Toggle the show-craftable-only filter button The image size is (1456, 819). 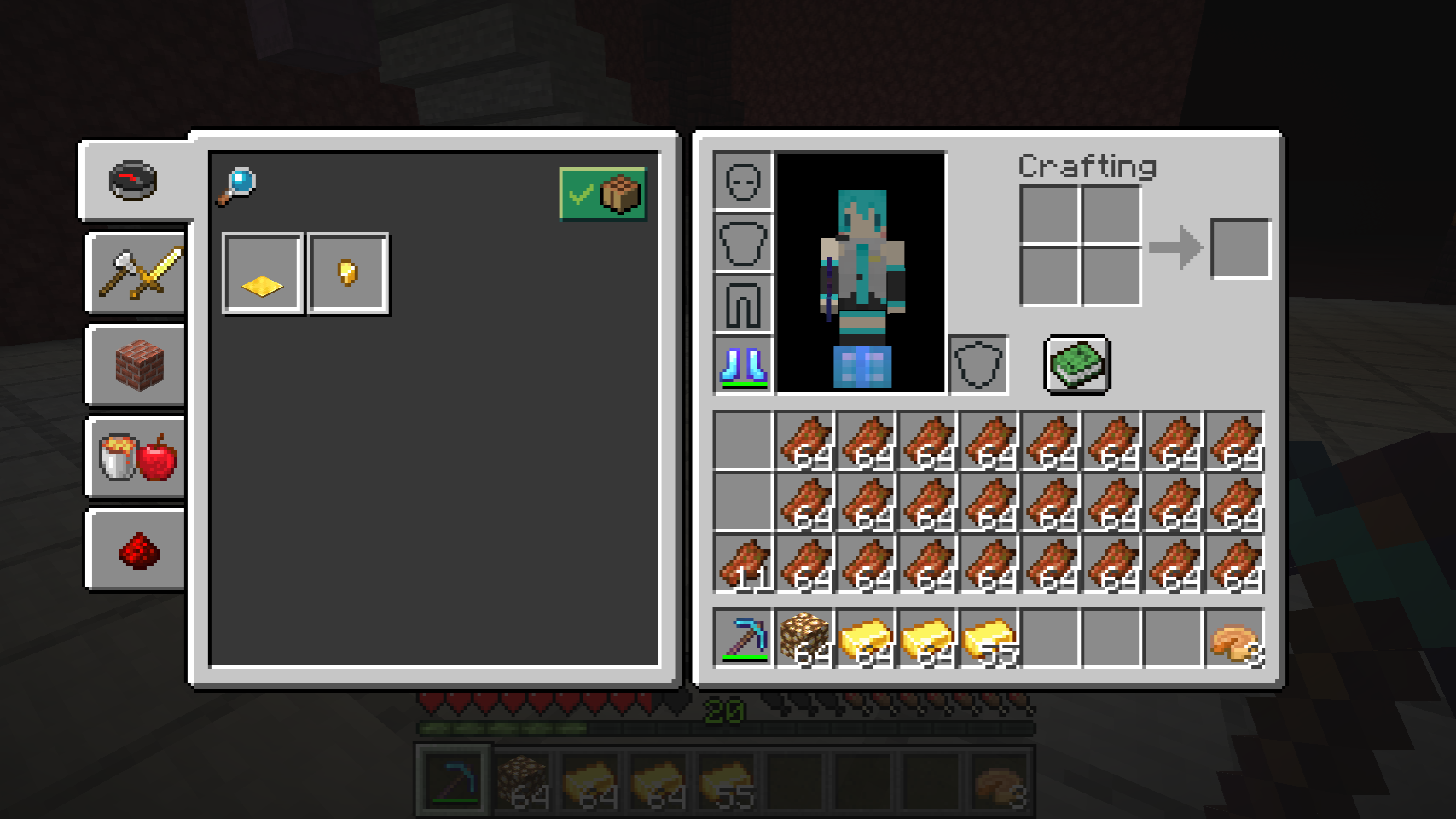602,195
